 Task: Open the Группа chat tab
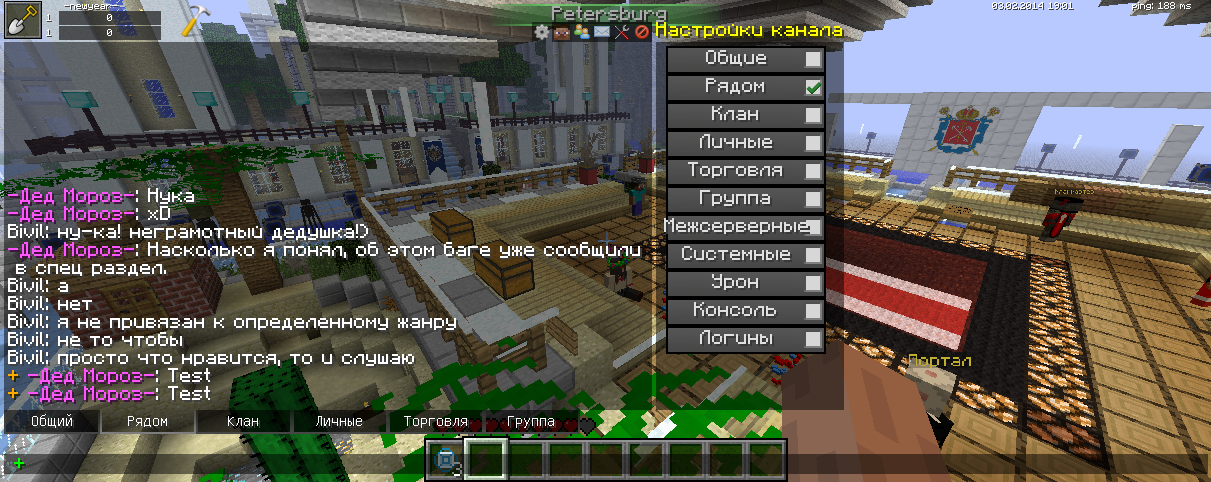coord(530,422)
